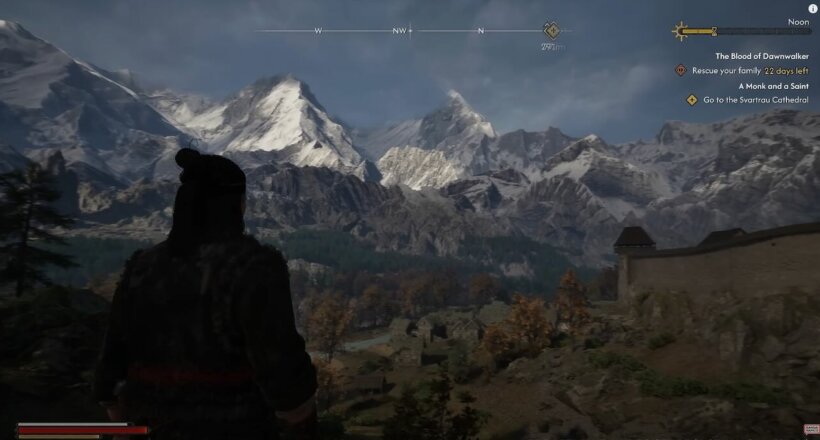Click the quest waypoint marker on the compass
Image resolution: width=820 pixels, height=440 pixels.
551,30
